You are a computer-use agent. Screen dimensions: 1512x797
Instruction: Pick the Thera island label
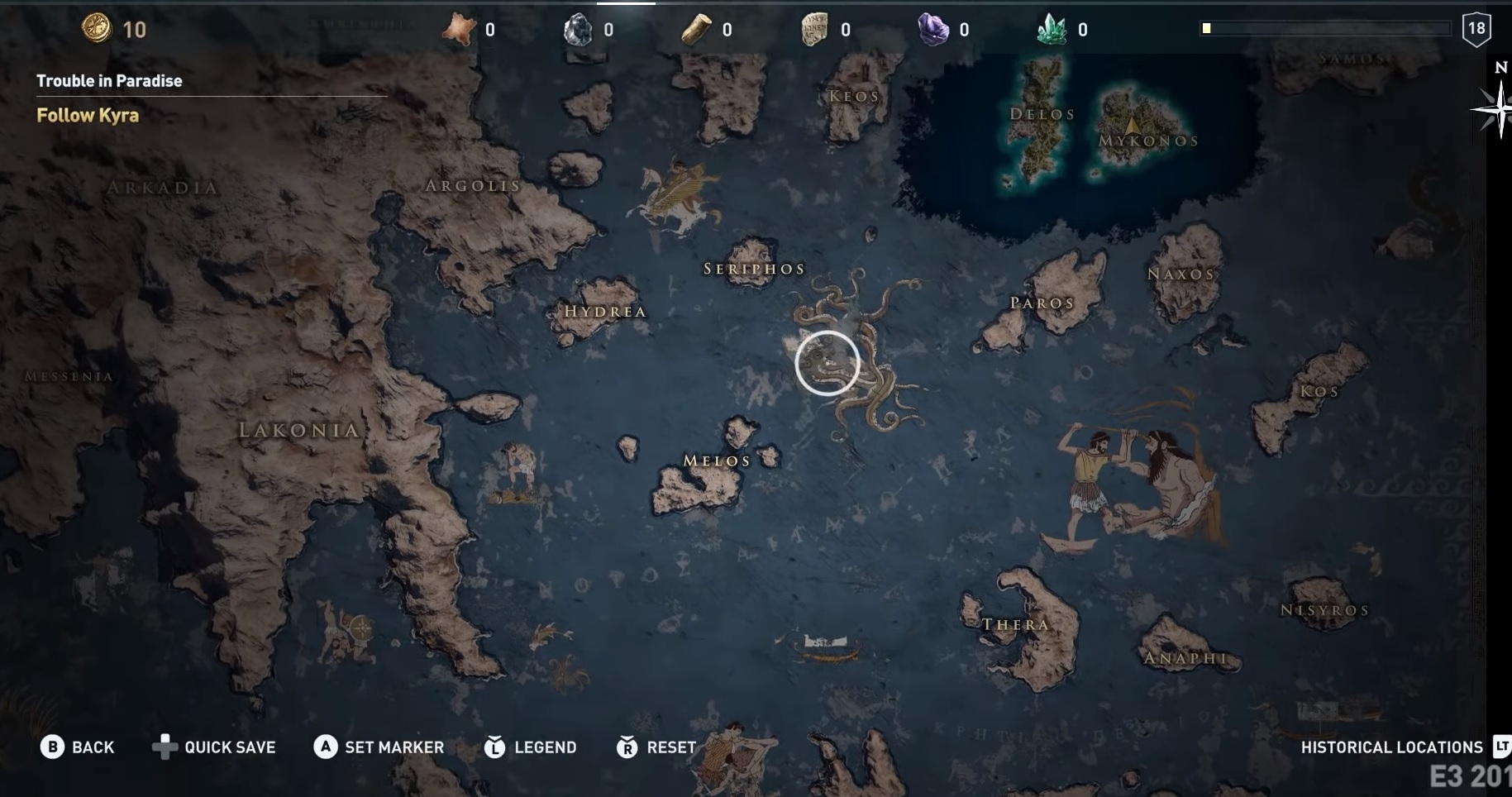[x=1015, y=624]
